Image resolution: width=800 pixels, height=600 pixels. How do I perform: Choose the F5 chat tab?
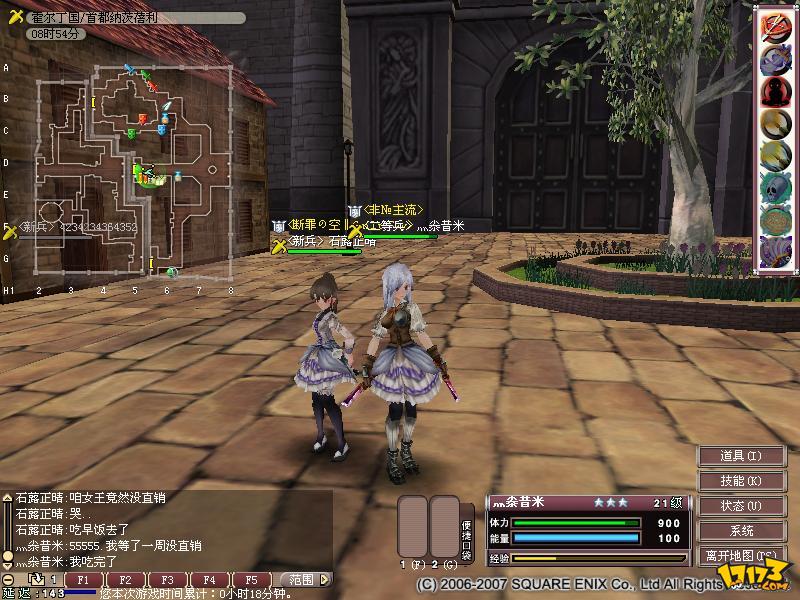251,579
